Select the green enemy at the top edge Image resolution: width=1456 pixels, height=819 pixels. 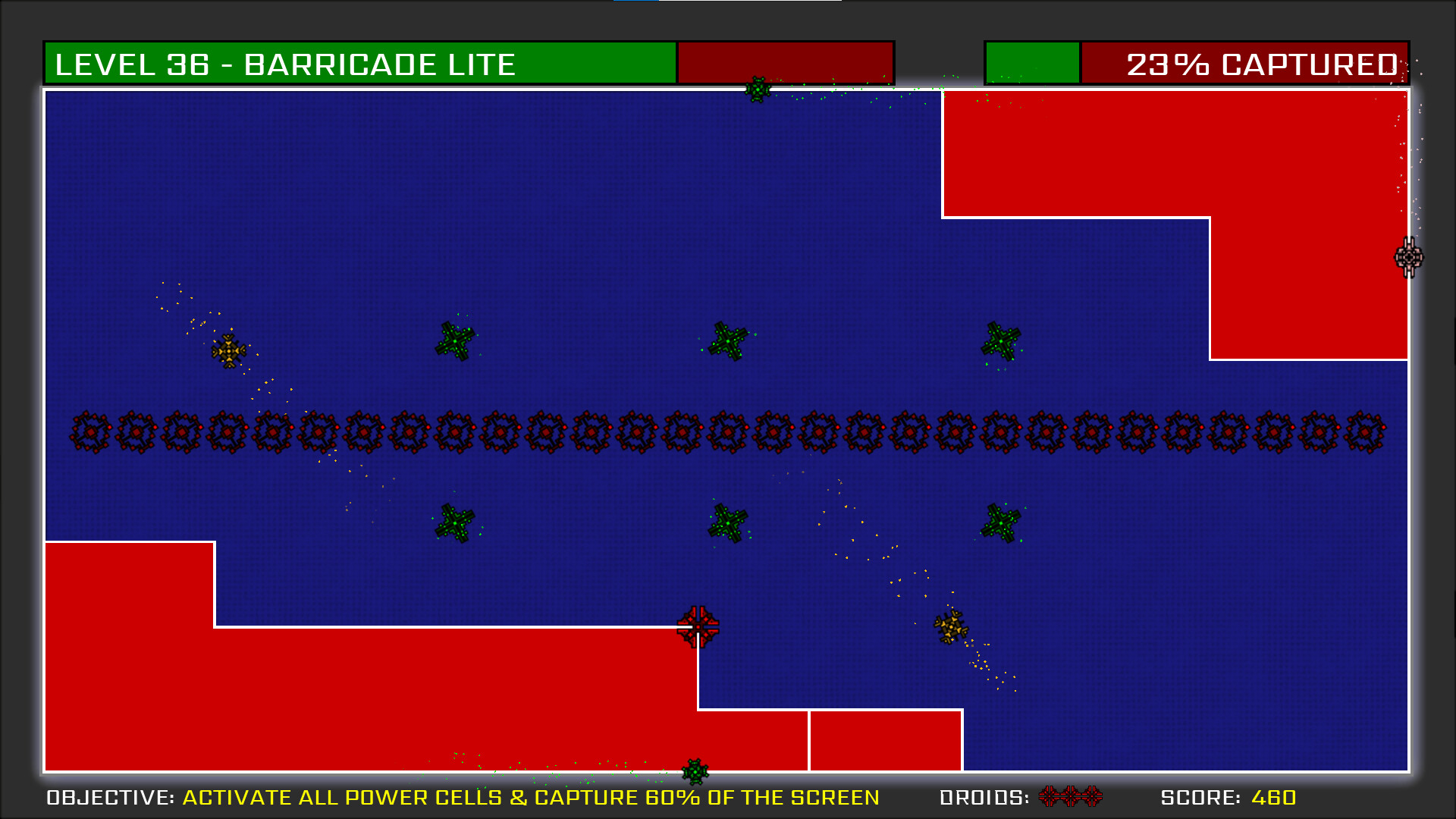(x=757, y=90)
